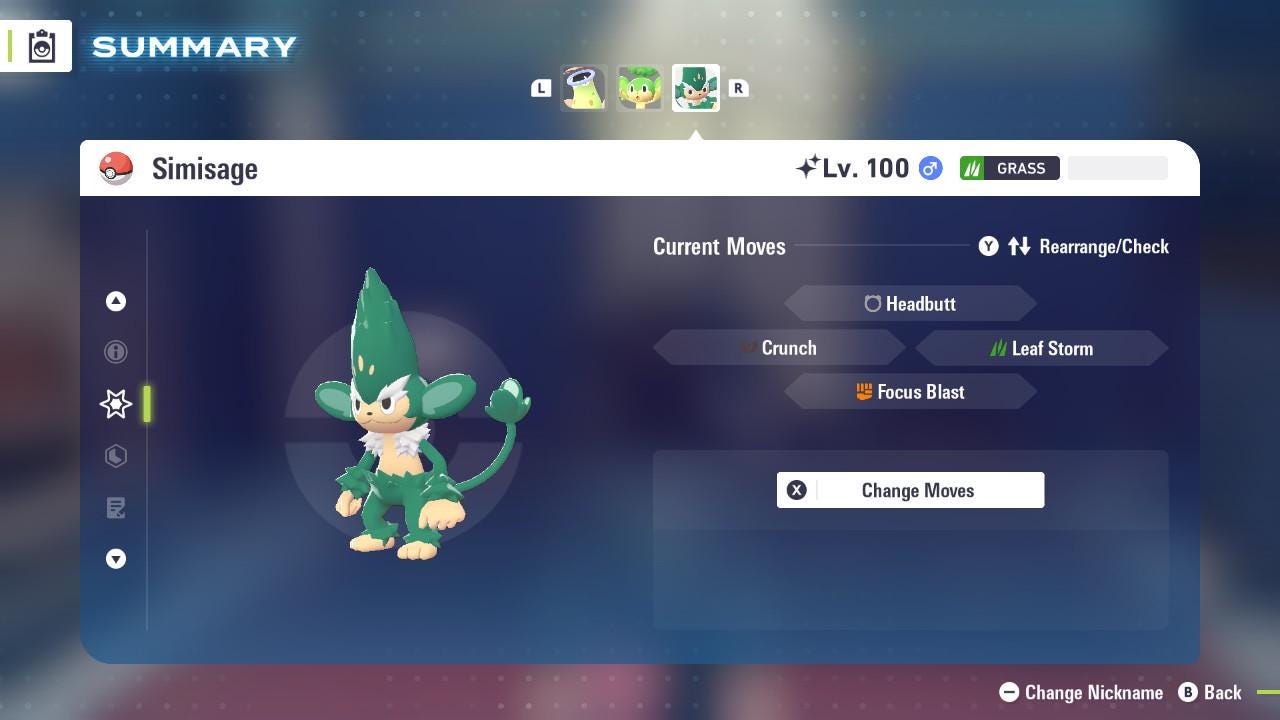Click the R bumper label near party thumbnails
The image size is (1280, 720).
point(738,88)
